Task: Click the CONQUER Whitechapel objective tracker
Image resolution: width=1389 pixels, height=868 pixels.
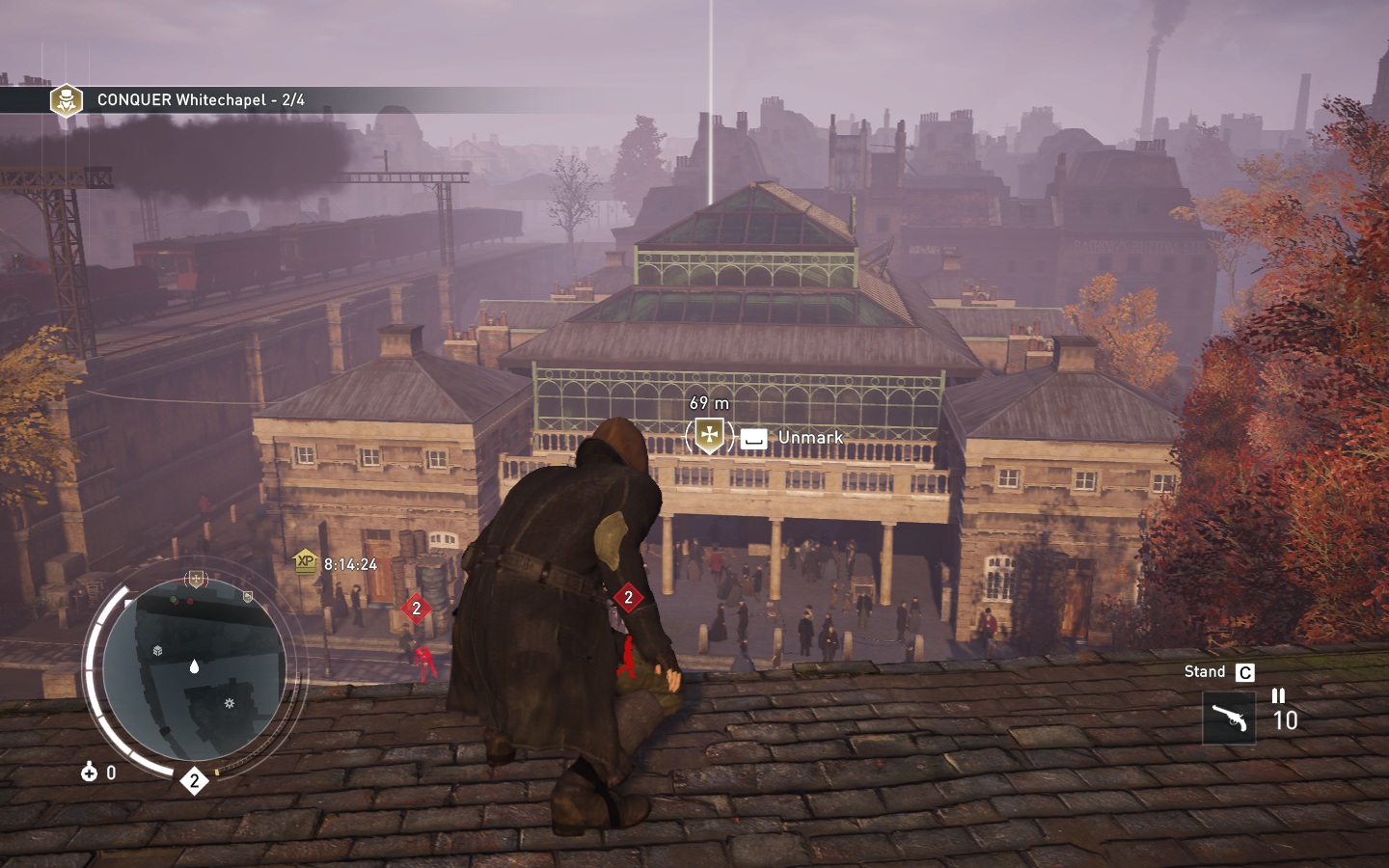Action: point(201,100)
